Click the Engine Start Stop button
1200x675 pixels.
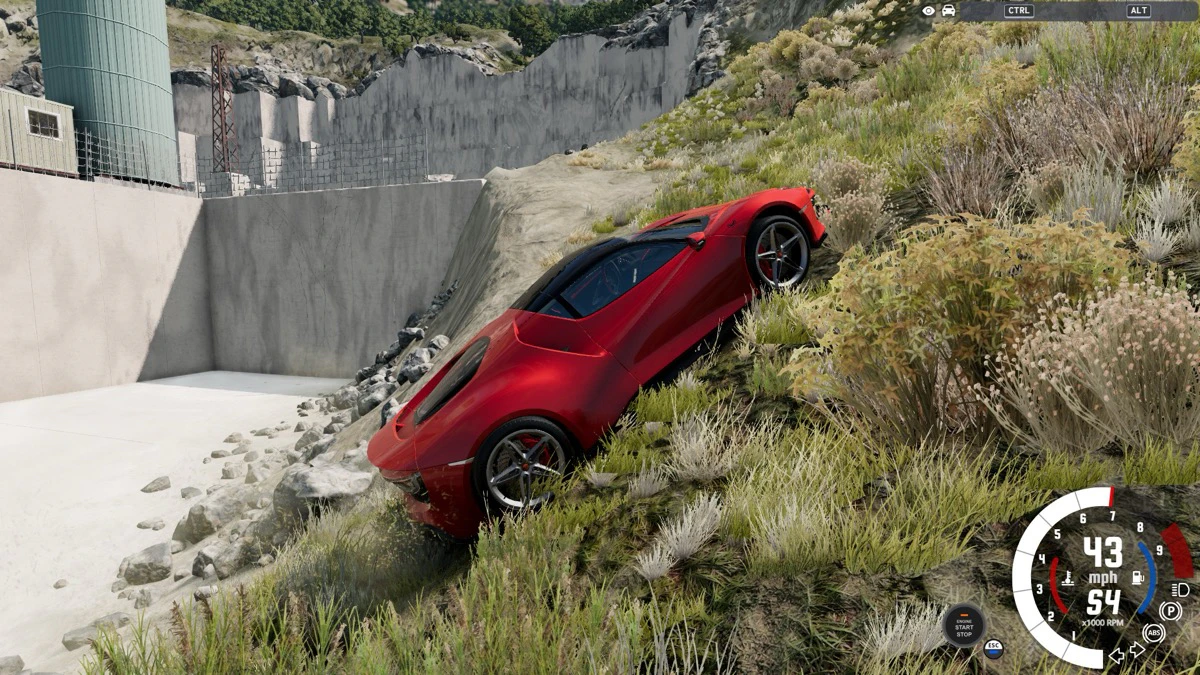[963, 626]
